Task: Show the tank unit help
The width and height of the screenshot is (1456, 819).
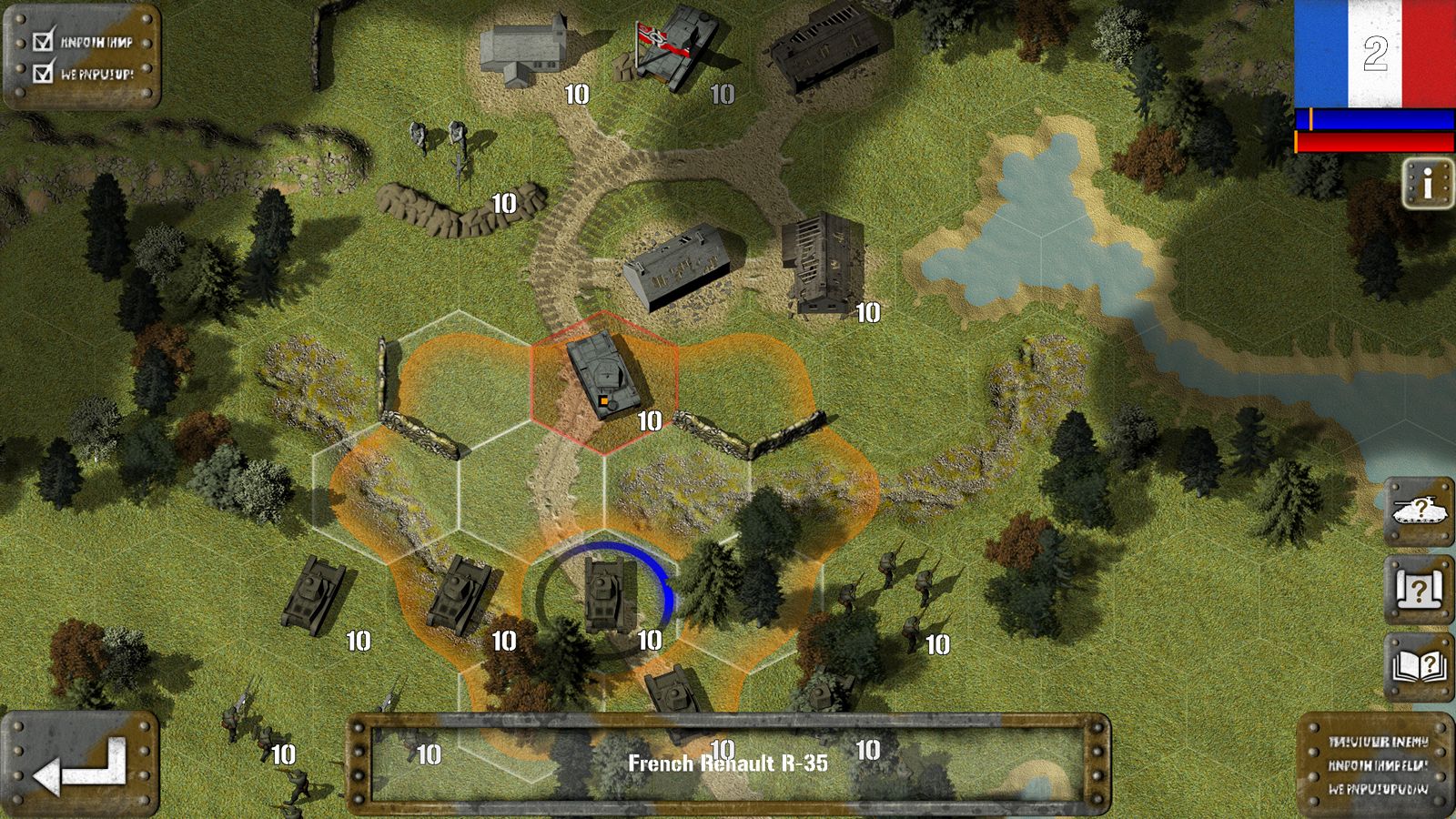Action: (1419, 511)
